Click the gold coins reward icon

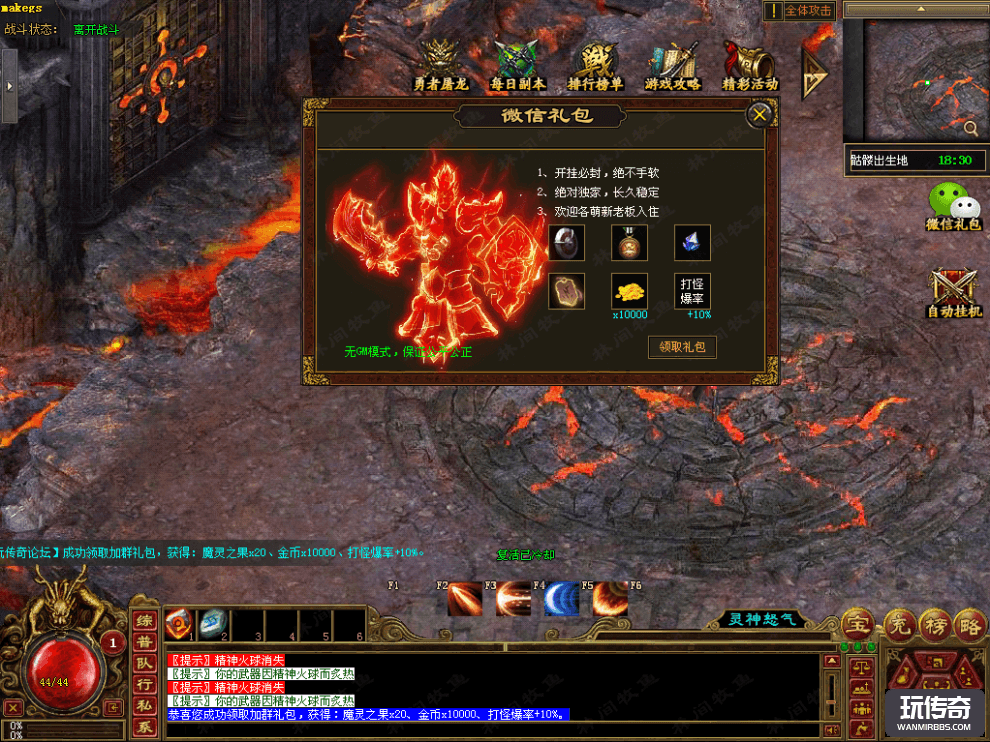pos(630,290)
